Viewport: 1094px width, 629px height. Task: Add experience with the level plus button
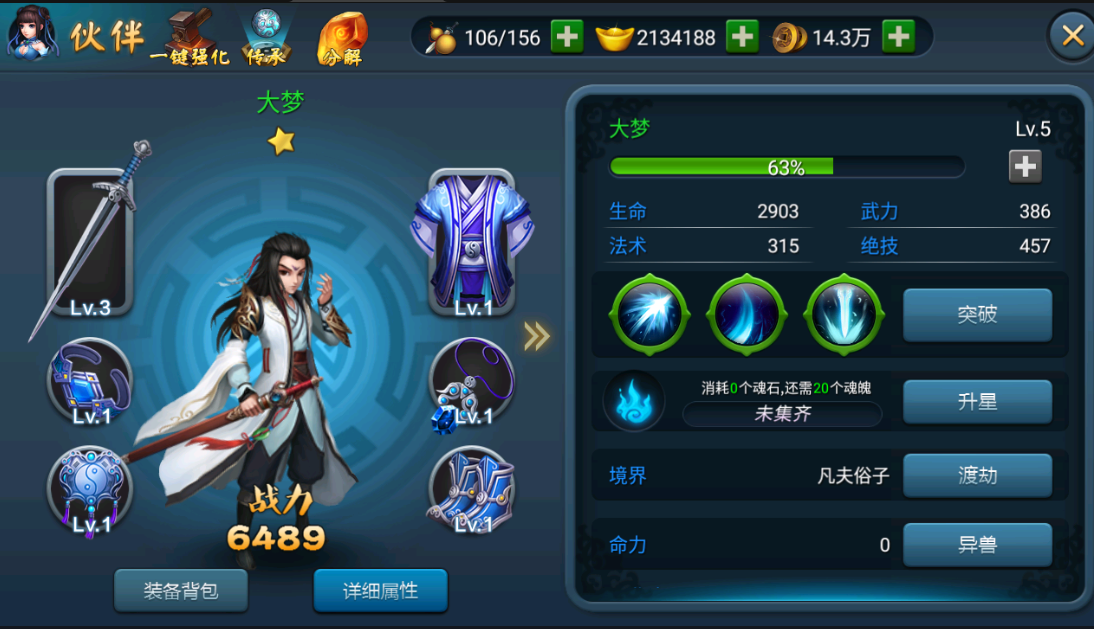1025,166
